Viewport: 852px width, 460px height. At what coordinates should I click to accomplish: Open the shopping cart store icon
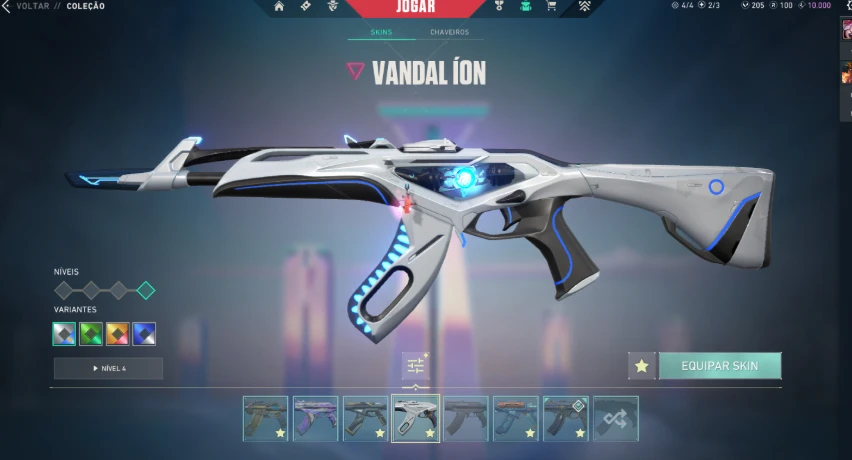[x=551, y=6]
